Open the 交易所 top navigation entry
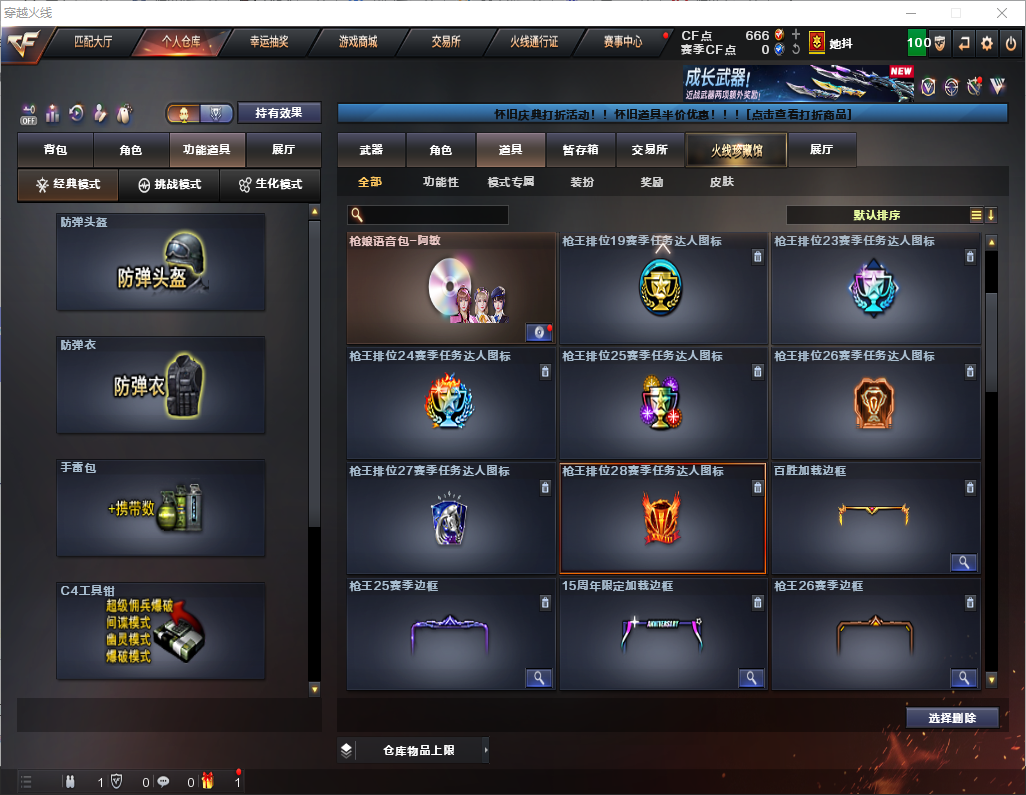 [x=446, y=42]
